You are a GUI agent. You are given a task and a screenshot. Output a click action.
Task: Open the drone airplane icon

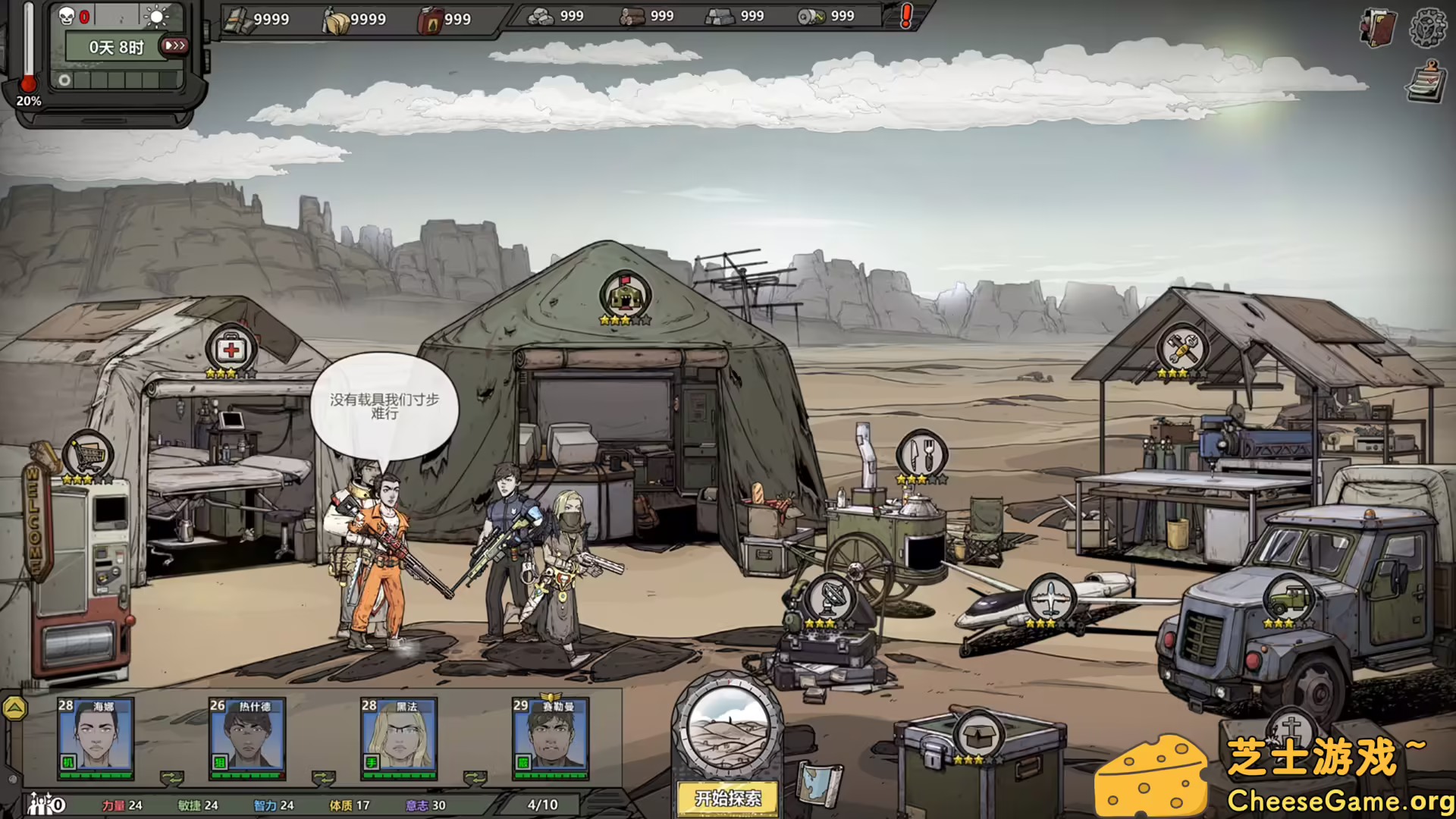1050,598
